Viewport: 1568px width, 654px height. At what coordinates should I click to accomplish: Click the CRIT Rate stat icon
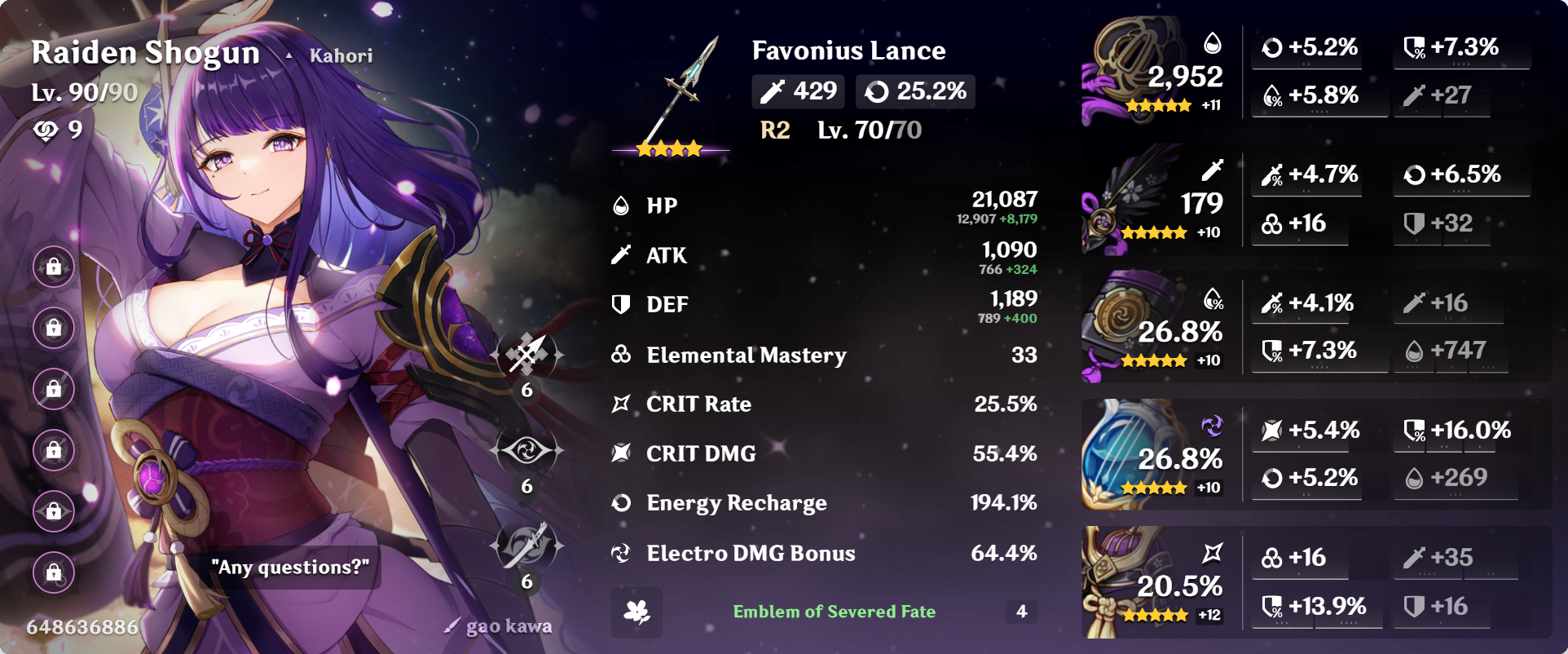pos(622,404)
